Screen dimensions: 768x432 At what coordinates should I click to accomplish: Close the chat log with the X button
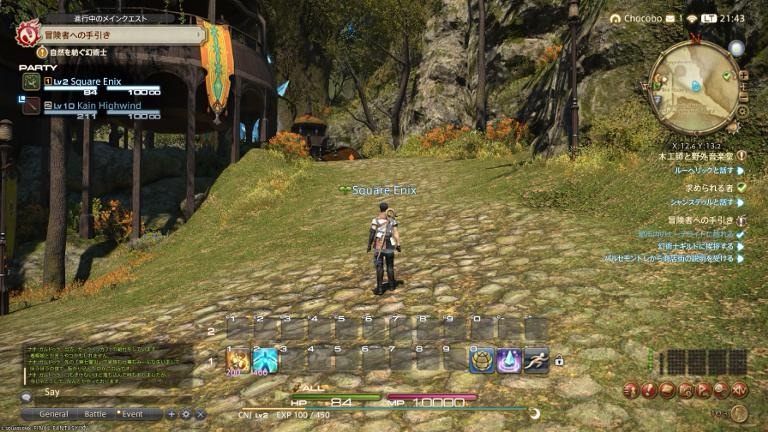[x=200, y=413]
